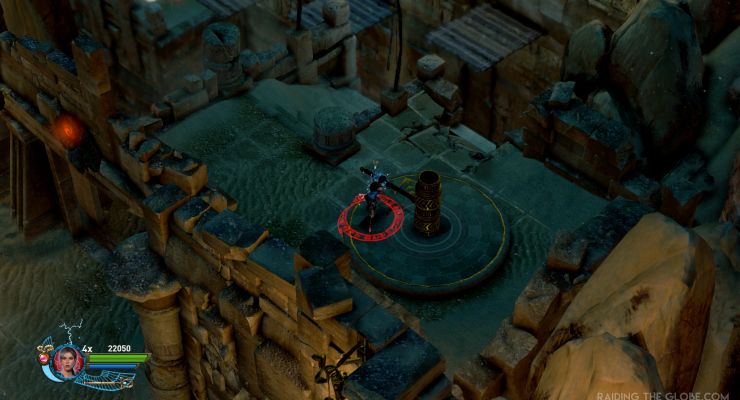
Task: Click Lara's character portrait in the HUD
Action: pyautogui.click(x=69, y=360)
